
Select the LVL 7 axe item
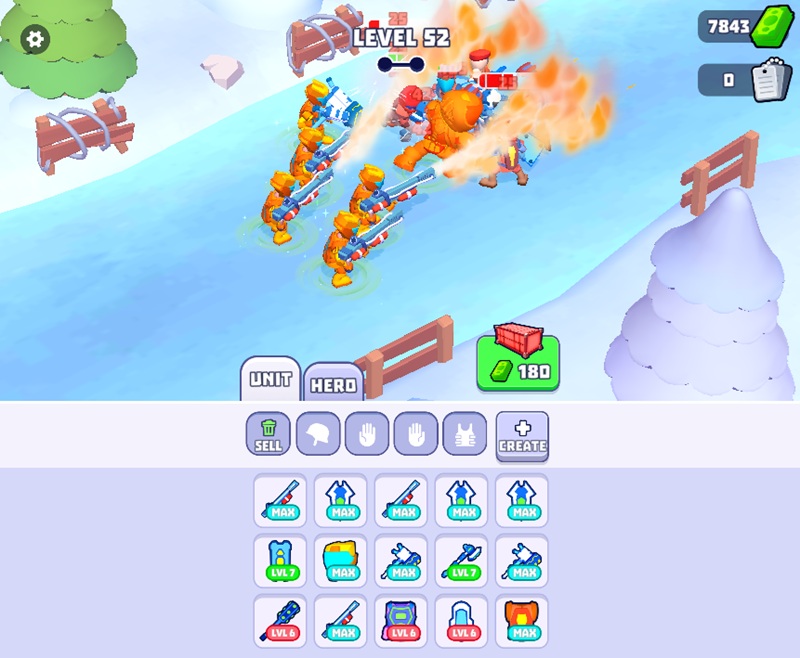[x=462, y=561]
